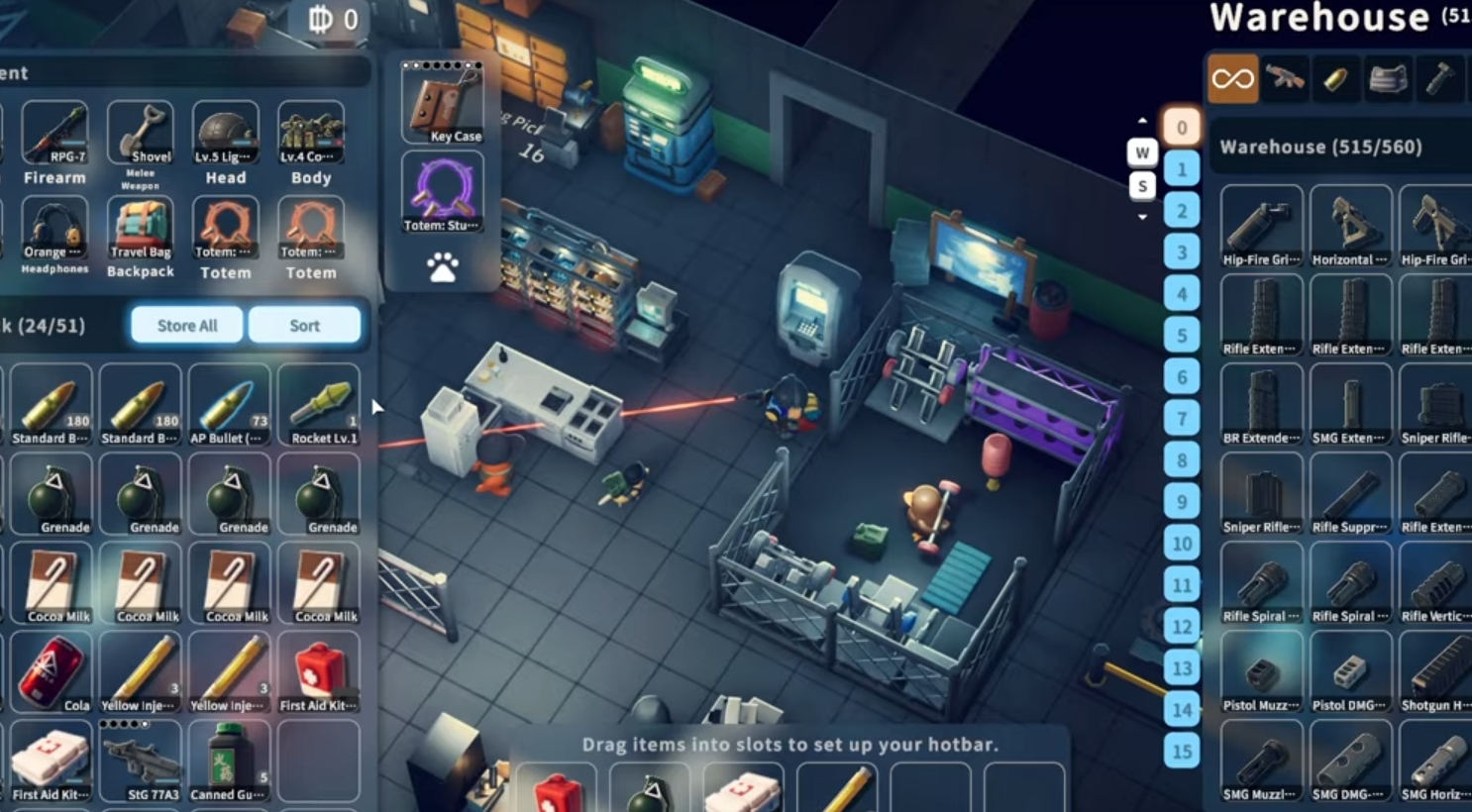Click the Store All button

187,325
